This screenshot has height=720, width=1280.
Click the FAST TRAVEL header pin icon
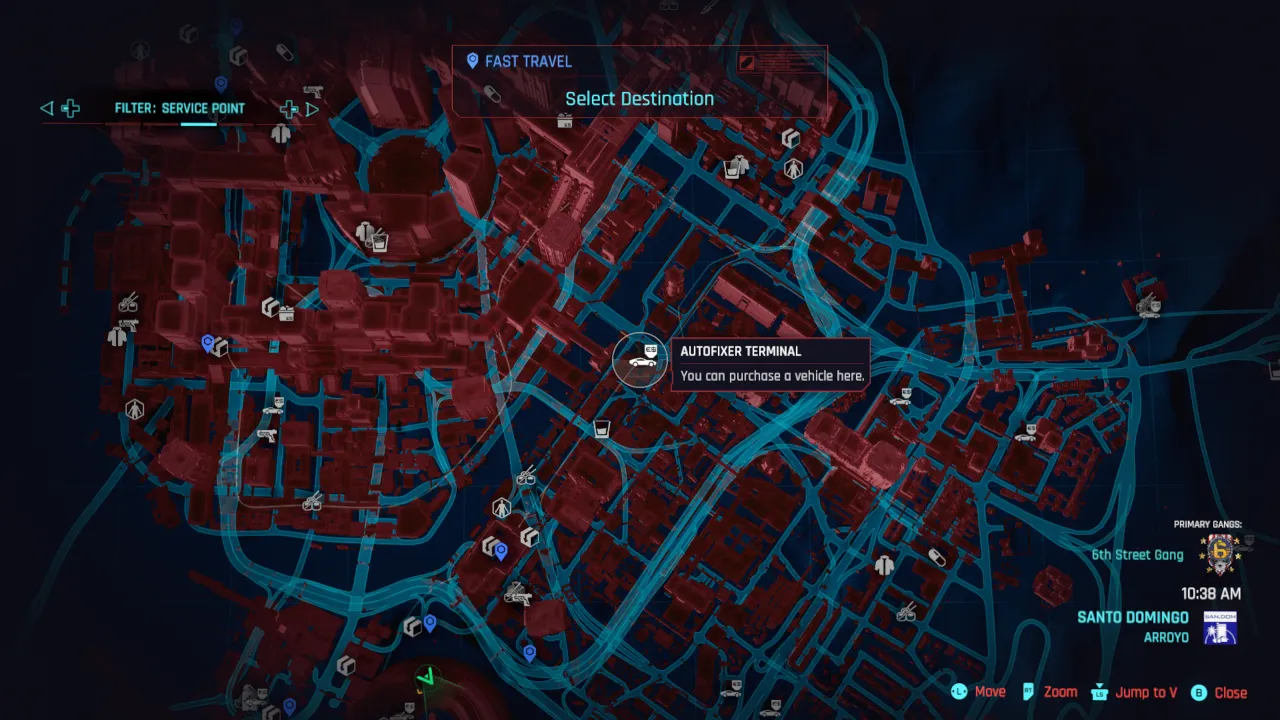(x=471, y=61)
